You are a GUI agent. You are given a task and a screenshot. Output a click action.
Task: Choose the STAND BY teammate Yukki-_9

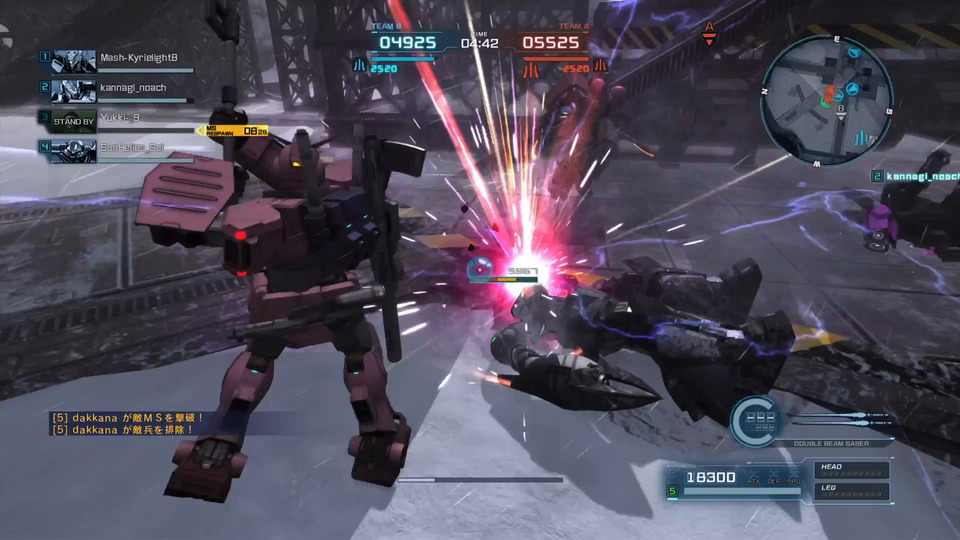pyautogui.click(x=120, y=119)
